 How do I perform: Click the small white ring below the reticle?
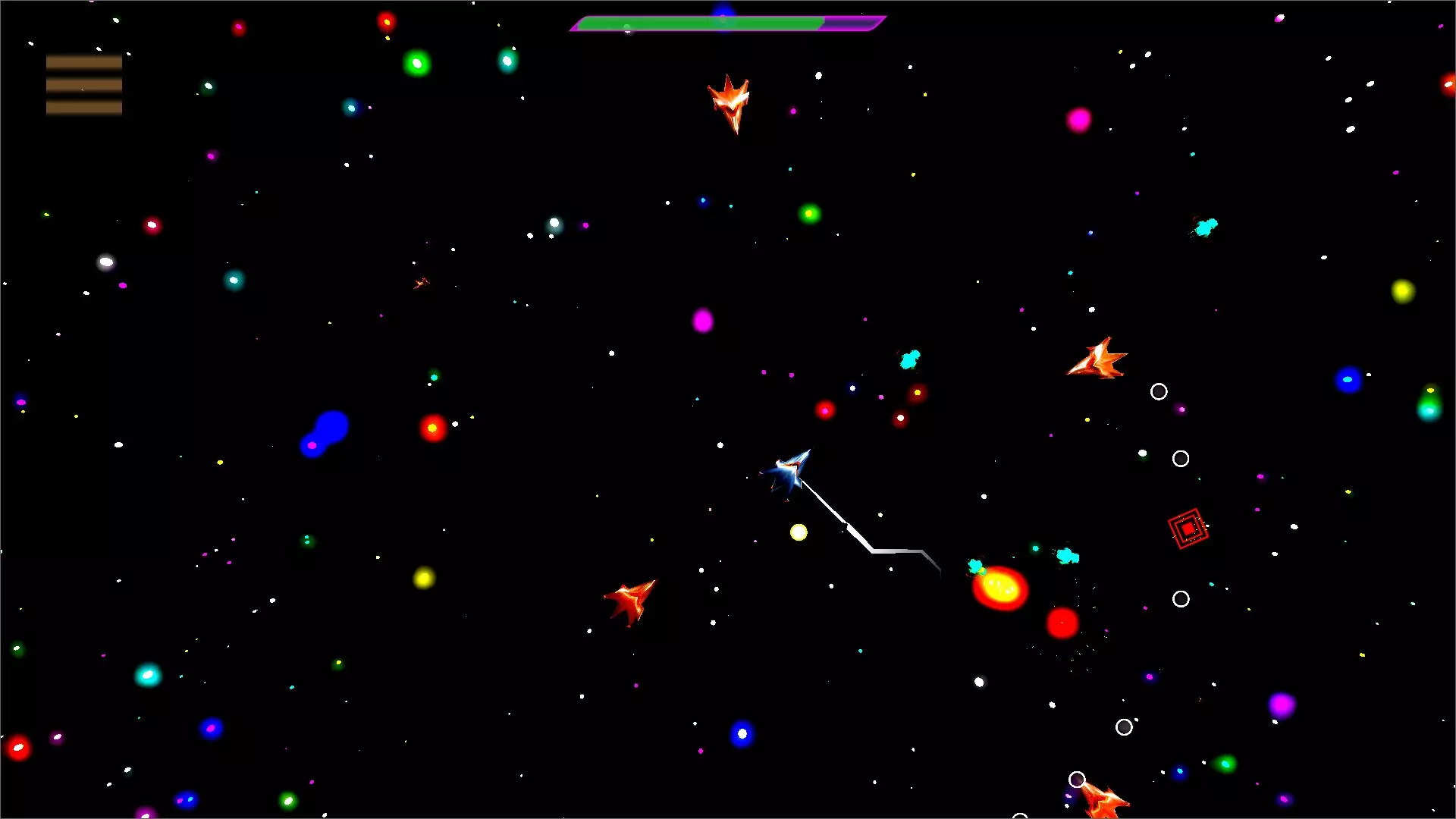1181,599
